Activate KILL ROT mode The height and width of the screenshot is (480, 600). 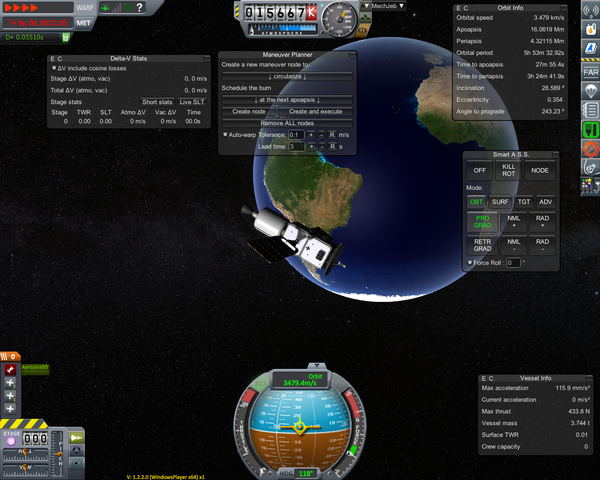[x=510, y=170]
